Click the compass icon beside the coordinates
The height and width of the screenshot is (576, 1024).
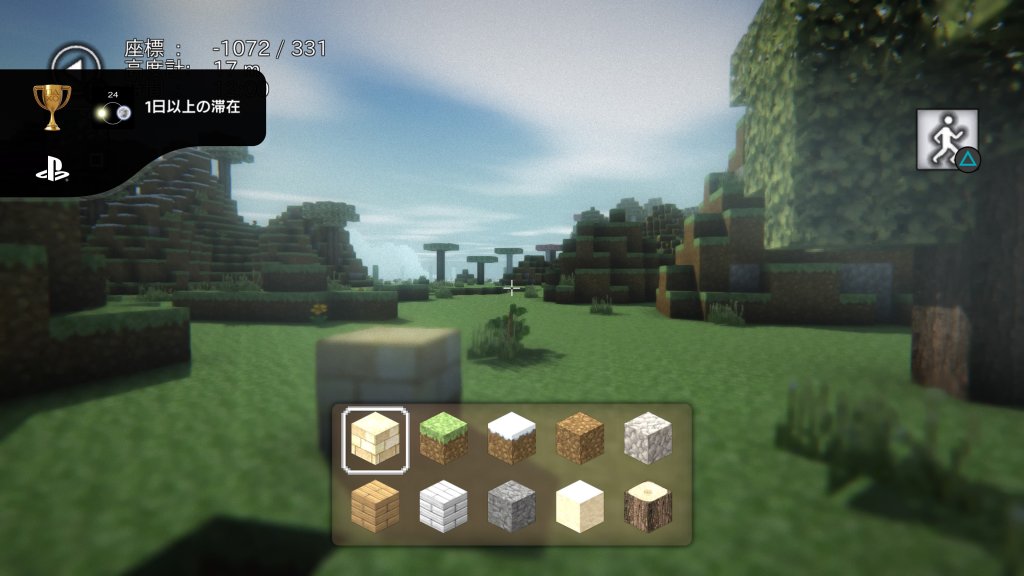76,58
